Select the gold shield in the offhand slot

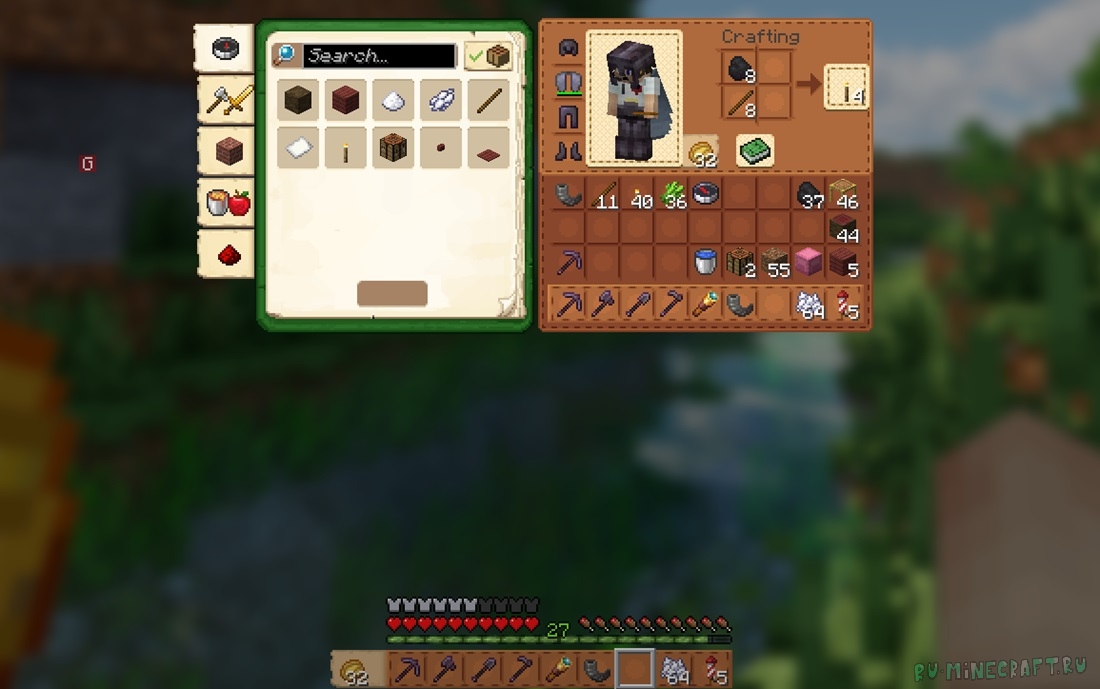(703, 152)
